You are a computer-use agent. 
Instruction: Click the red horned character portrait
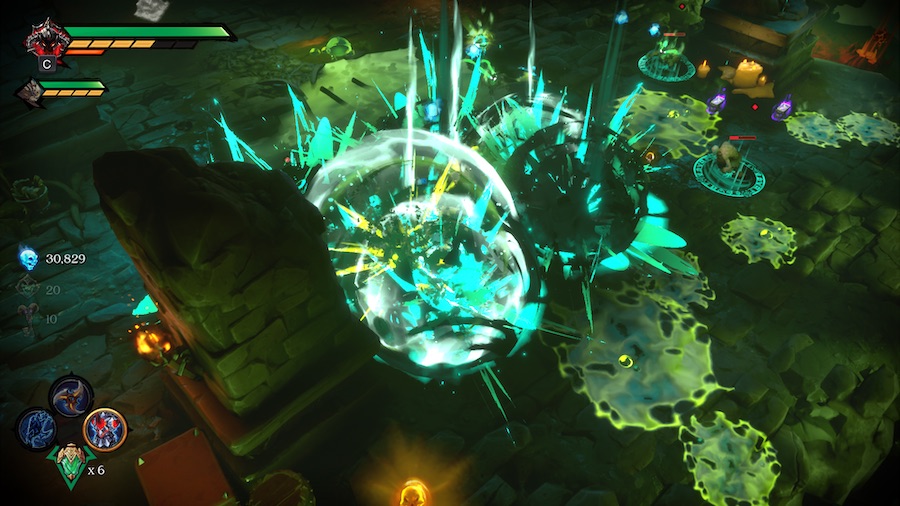[47, 39]
